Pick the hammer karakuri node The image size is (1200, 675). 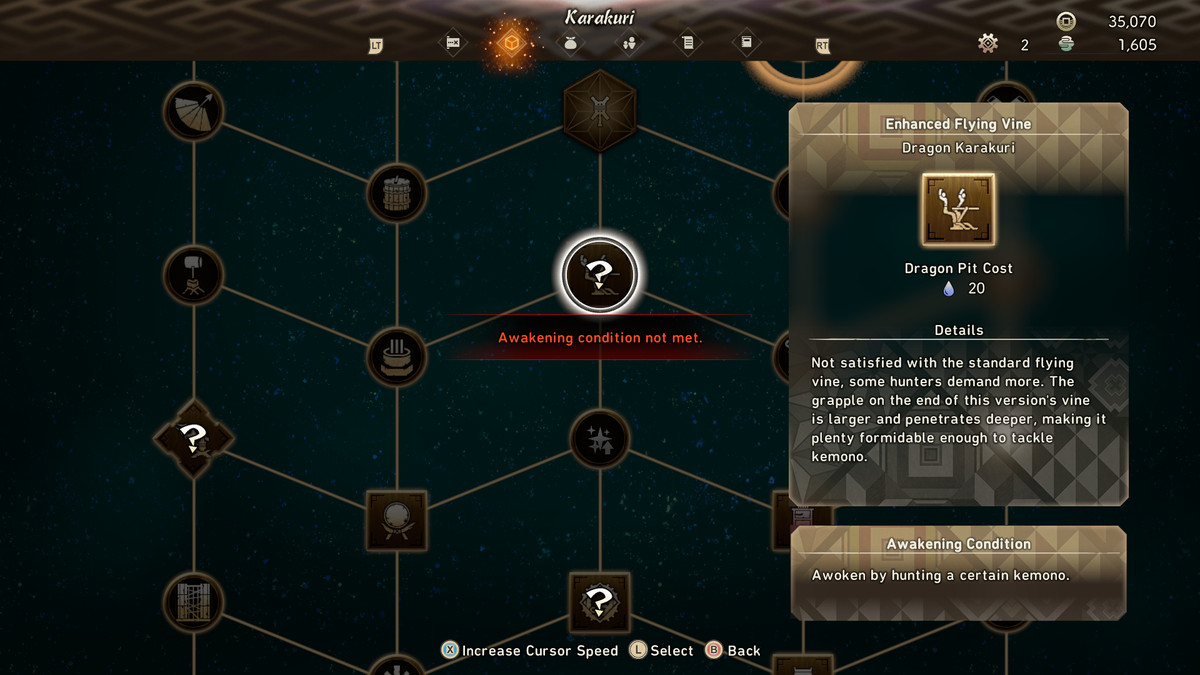point(193,275)
